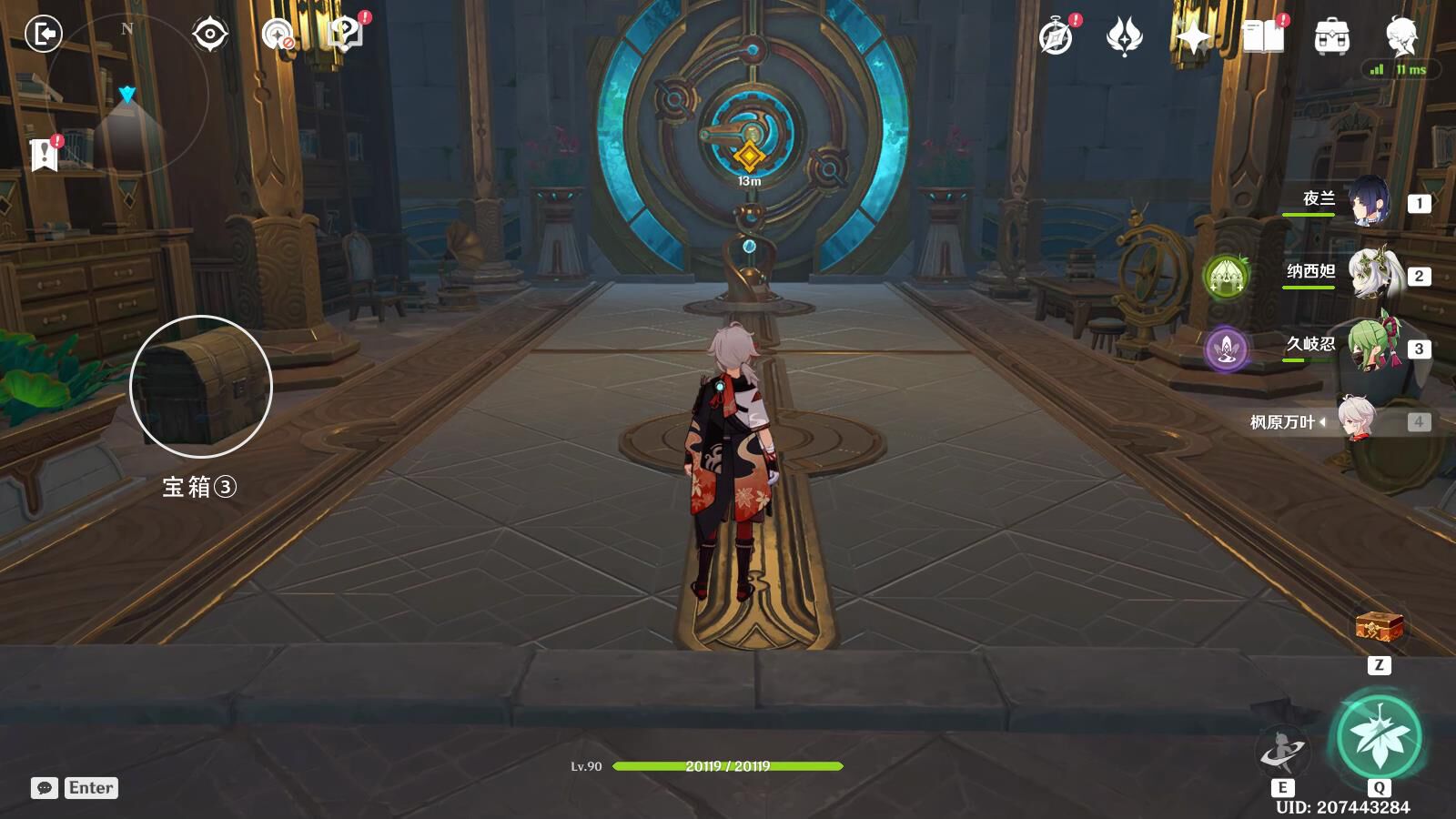Click the crosshair target icon

click(x=209, y=35)
